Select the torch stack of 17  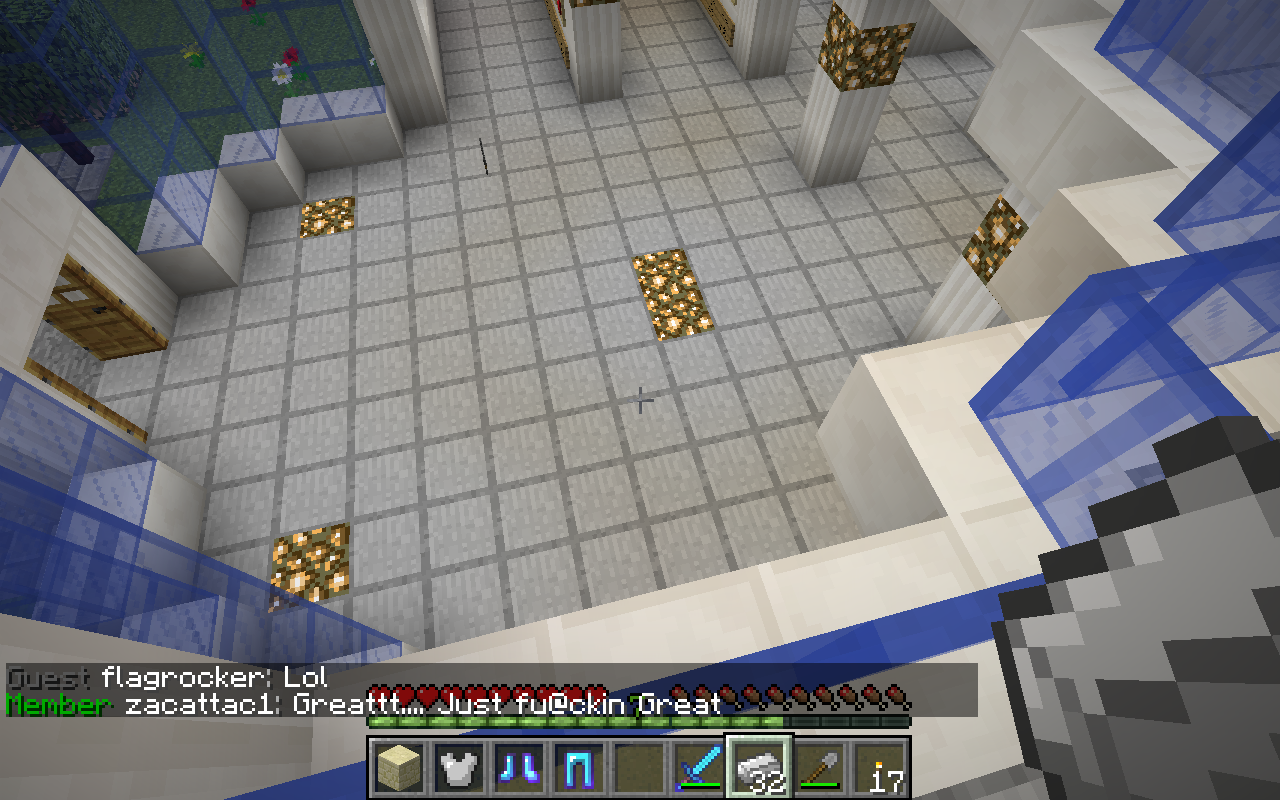coord(880,769)
